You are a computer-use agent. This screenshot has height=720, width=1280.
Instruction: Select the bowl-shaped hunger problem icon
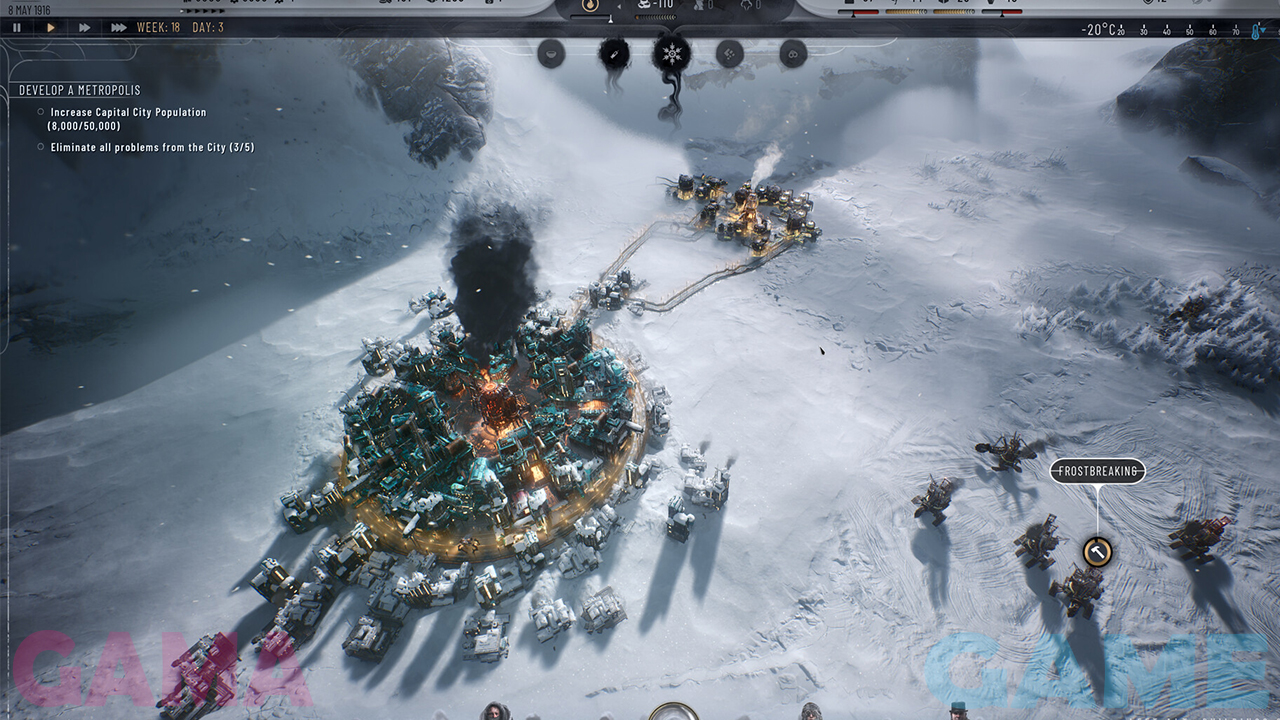pyautogui.click(x=551, y=53)
